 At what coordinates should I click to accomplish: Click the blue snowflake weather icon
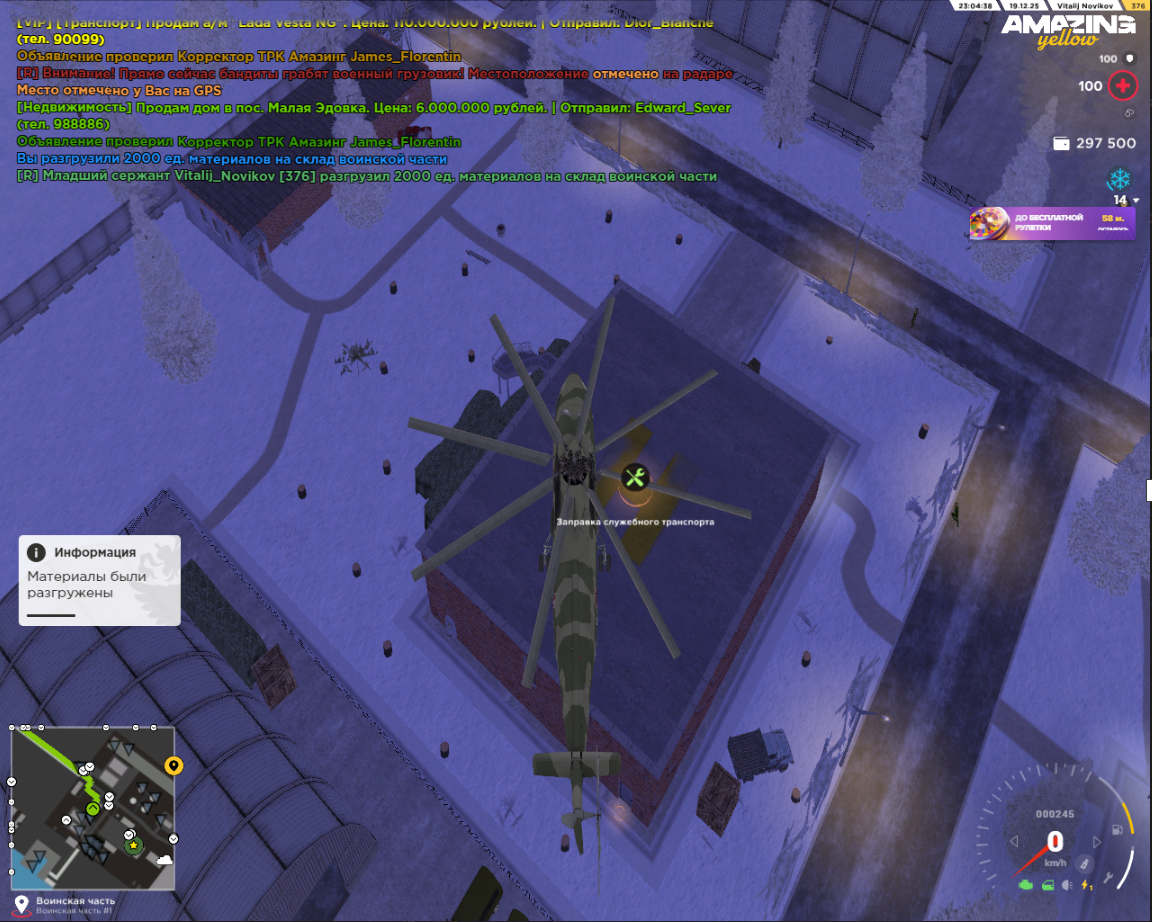(x=1118, y=180)
